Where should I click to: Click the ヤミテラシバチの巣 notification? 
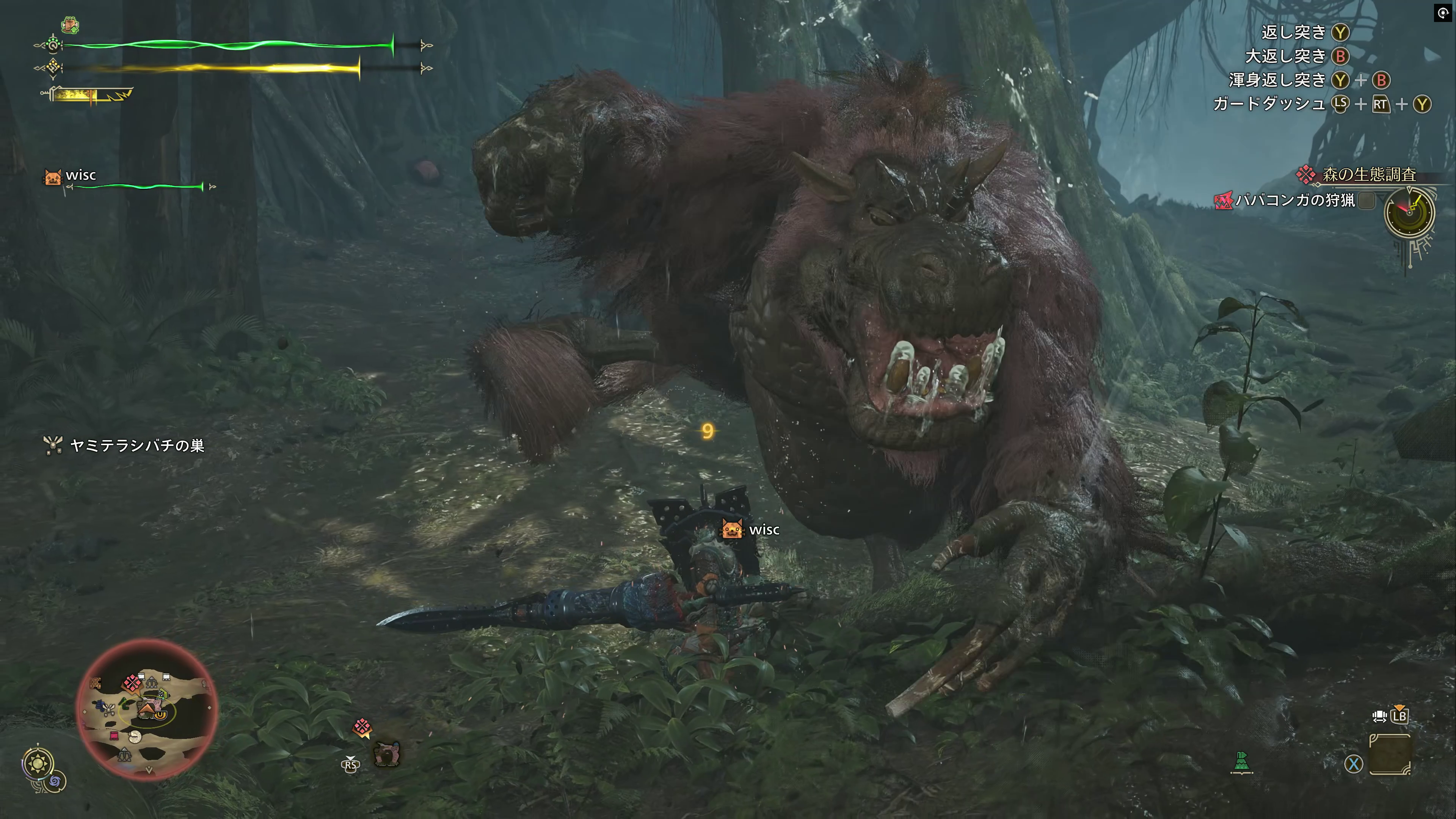click(x=136, y=446)
